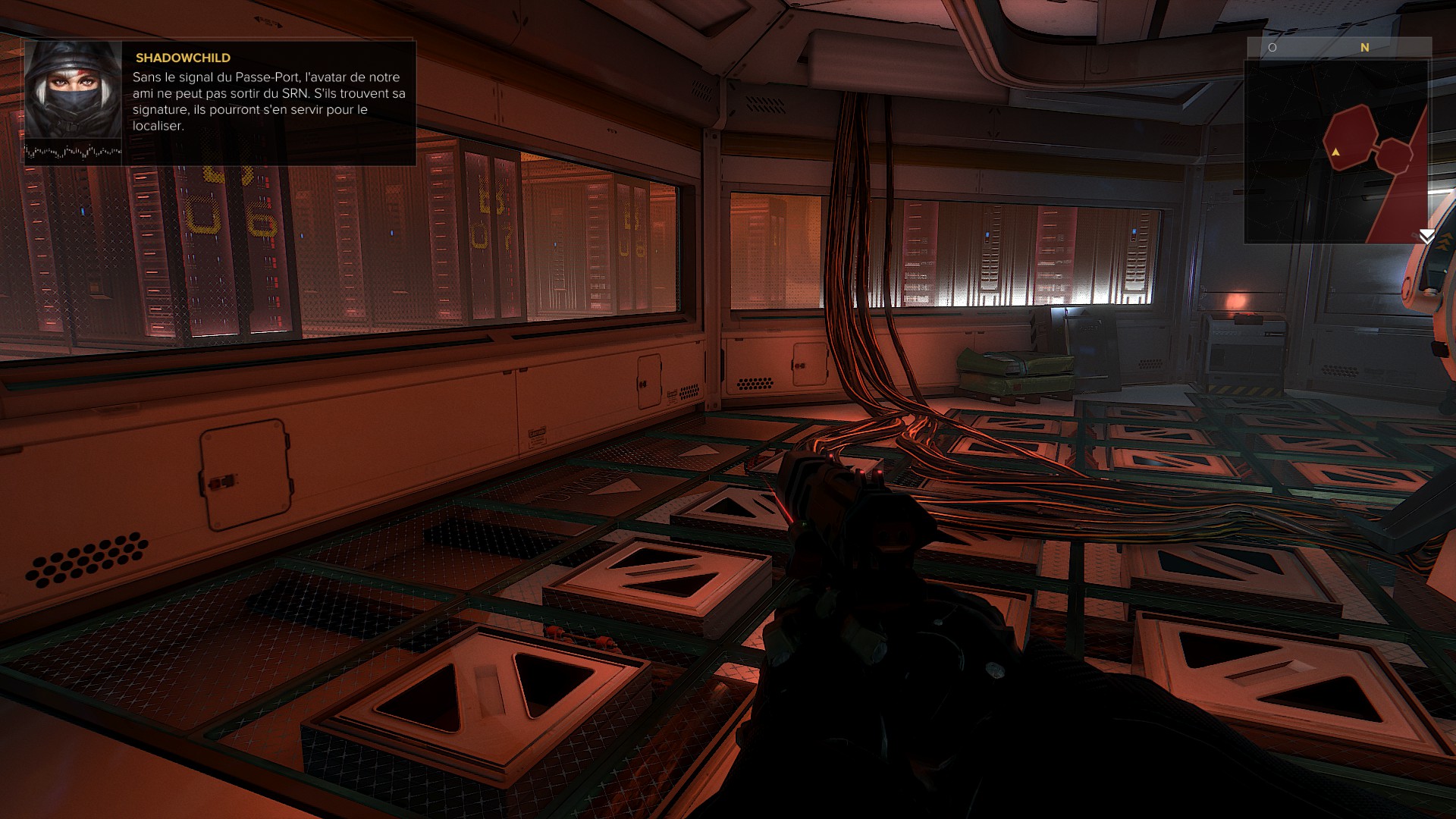
Task: Click the SHADOWCHILD name label
Action: (x=182, y=58)
